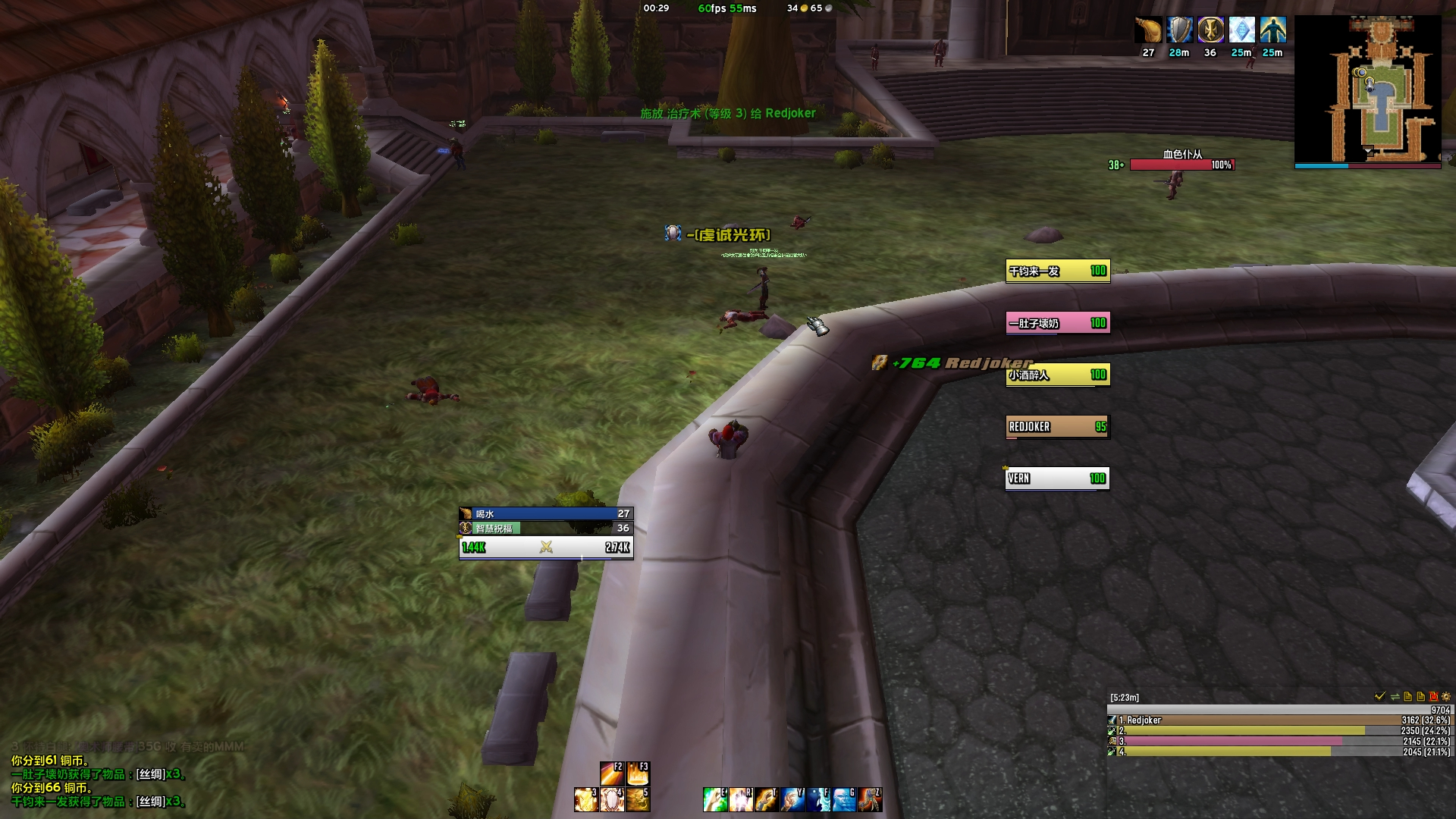Viewport: 1456px width, 819px height.
Task: Open damage meter gear settings
Action: tap(1446, 696)
